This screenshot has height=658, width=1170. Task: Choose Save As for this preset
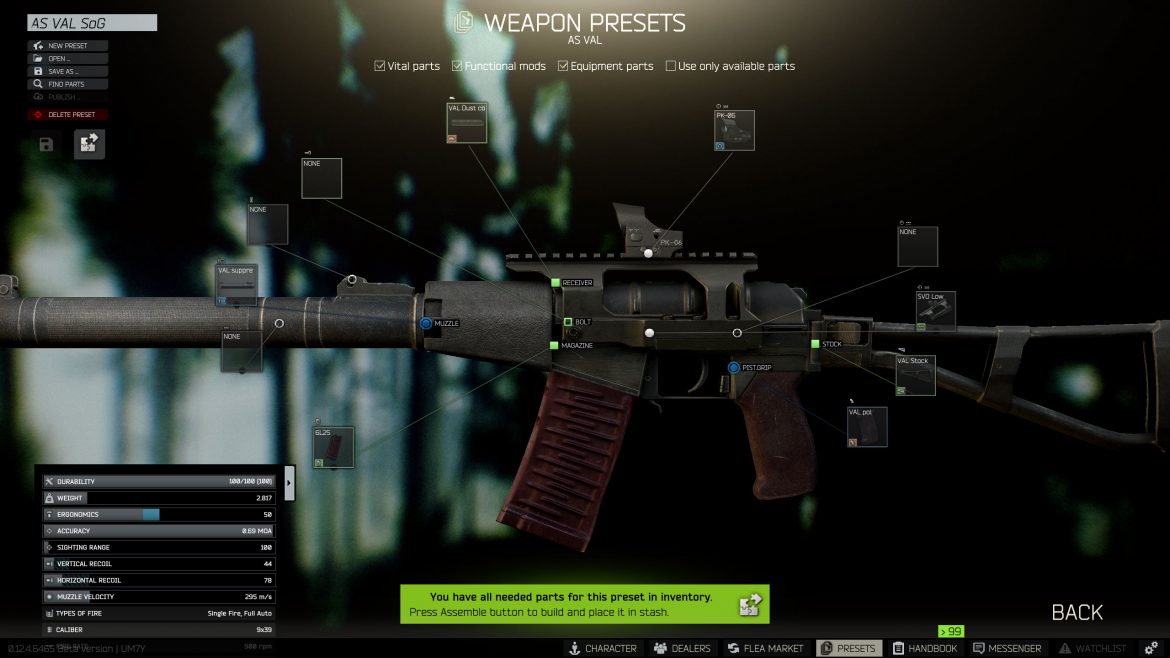pos(68,72)
